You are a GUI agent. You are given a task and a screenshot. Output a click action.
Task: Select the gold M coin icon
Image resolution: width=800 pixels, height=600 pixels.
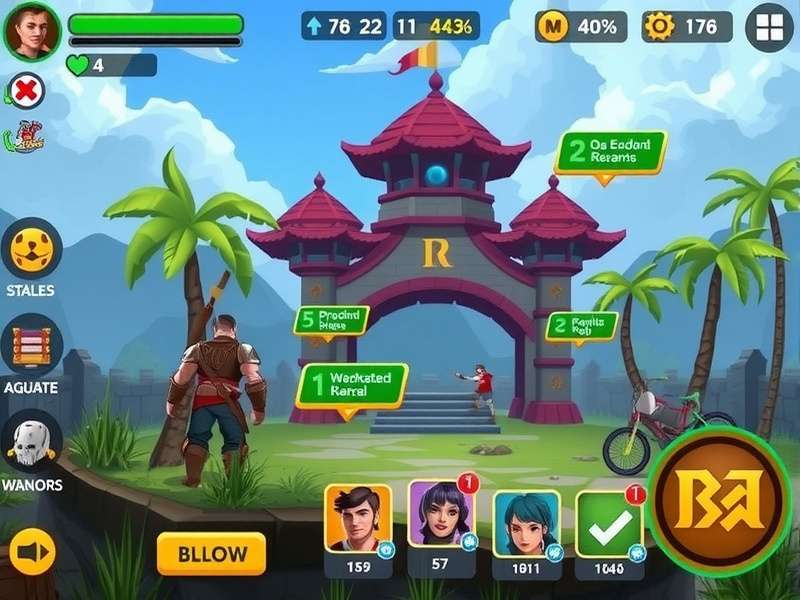pyautogui.click(x=552, y=27)
